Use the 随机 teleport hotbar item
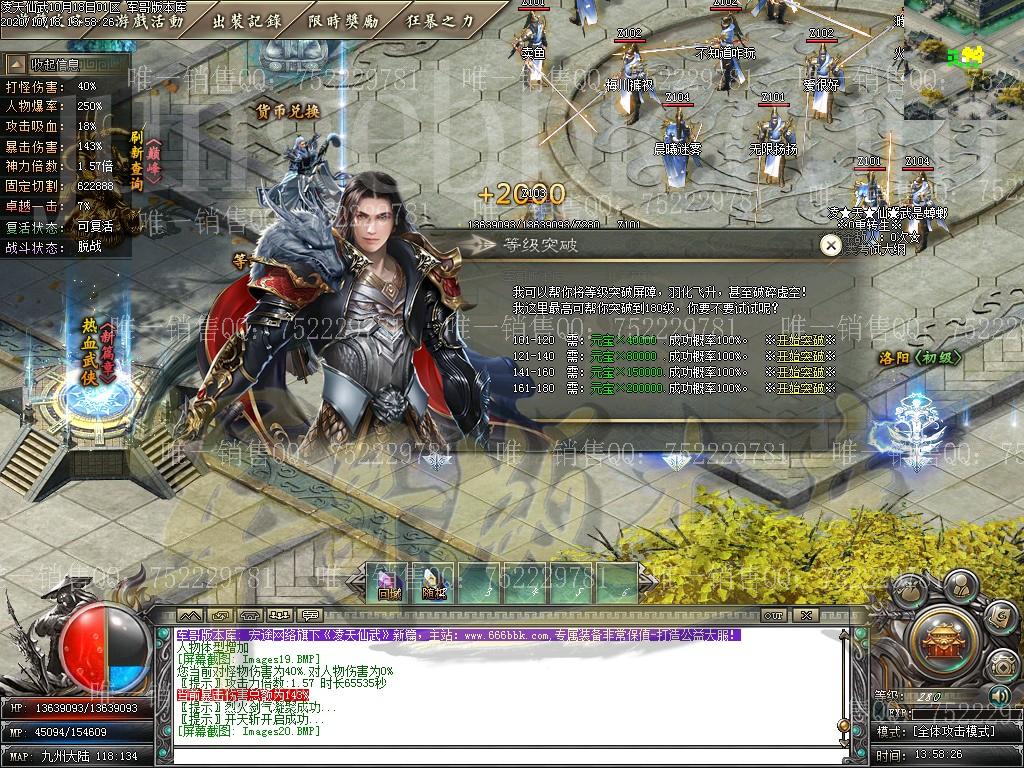The width and height of the screenshot is (1024, 768). tap(434, 584)
